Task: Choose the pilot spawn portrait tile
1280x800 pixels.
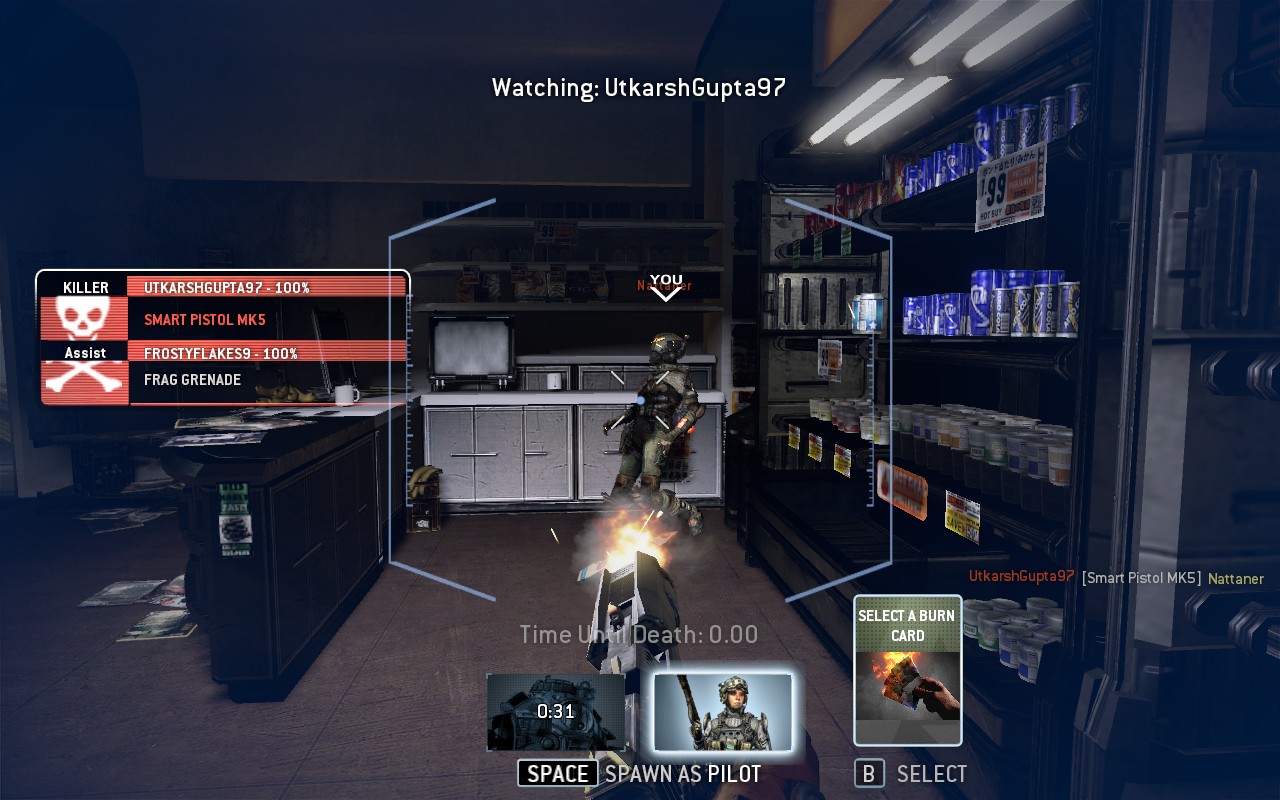Action: [723, 712]
